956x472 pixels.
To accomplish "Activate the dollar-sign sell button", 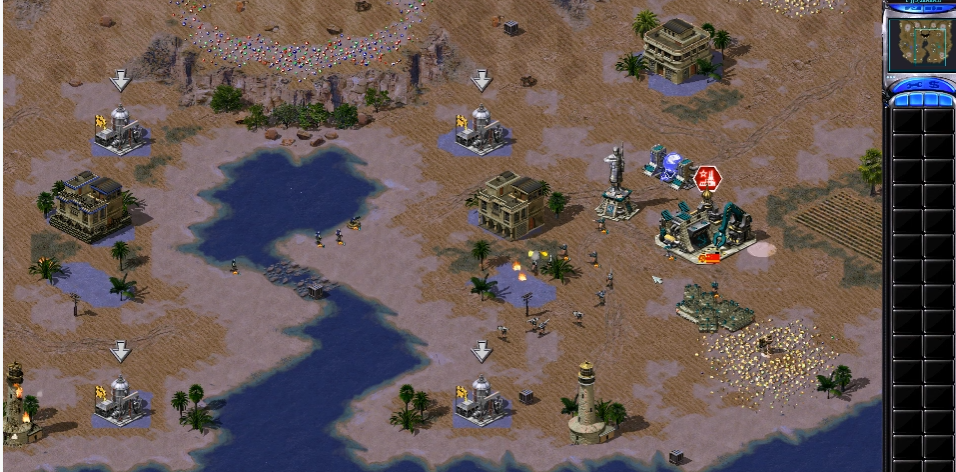I will (x=933, y=86).
